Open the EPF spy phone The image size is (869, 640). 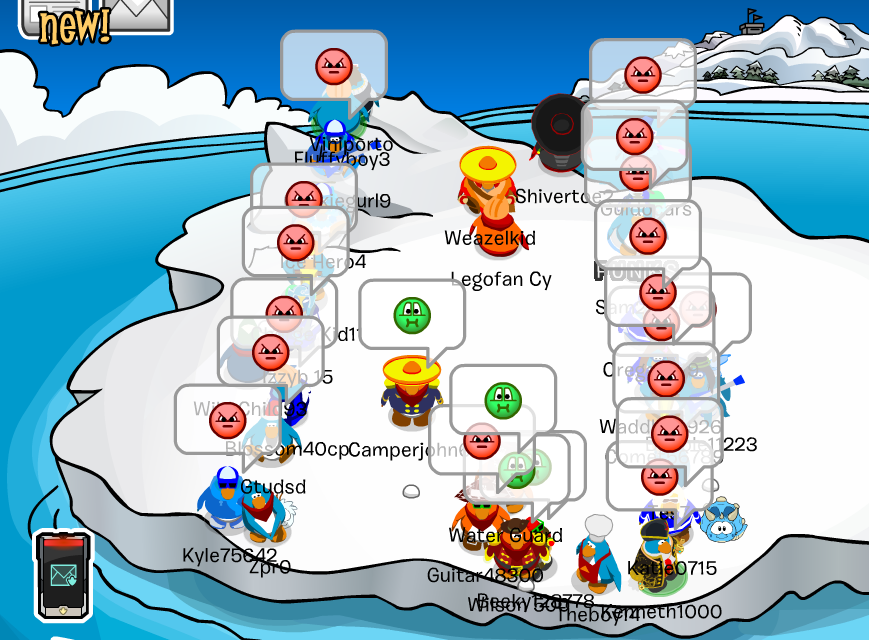click(63, 574)
